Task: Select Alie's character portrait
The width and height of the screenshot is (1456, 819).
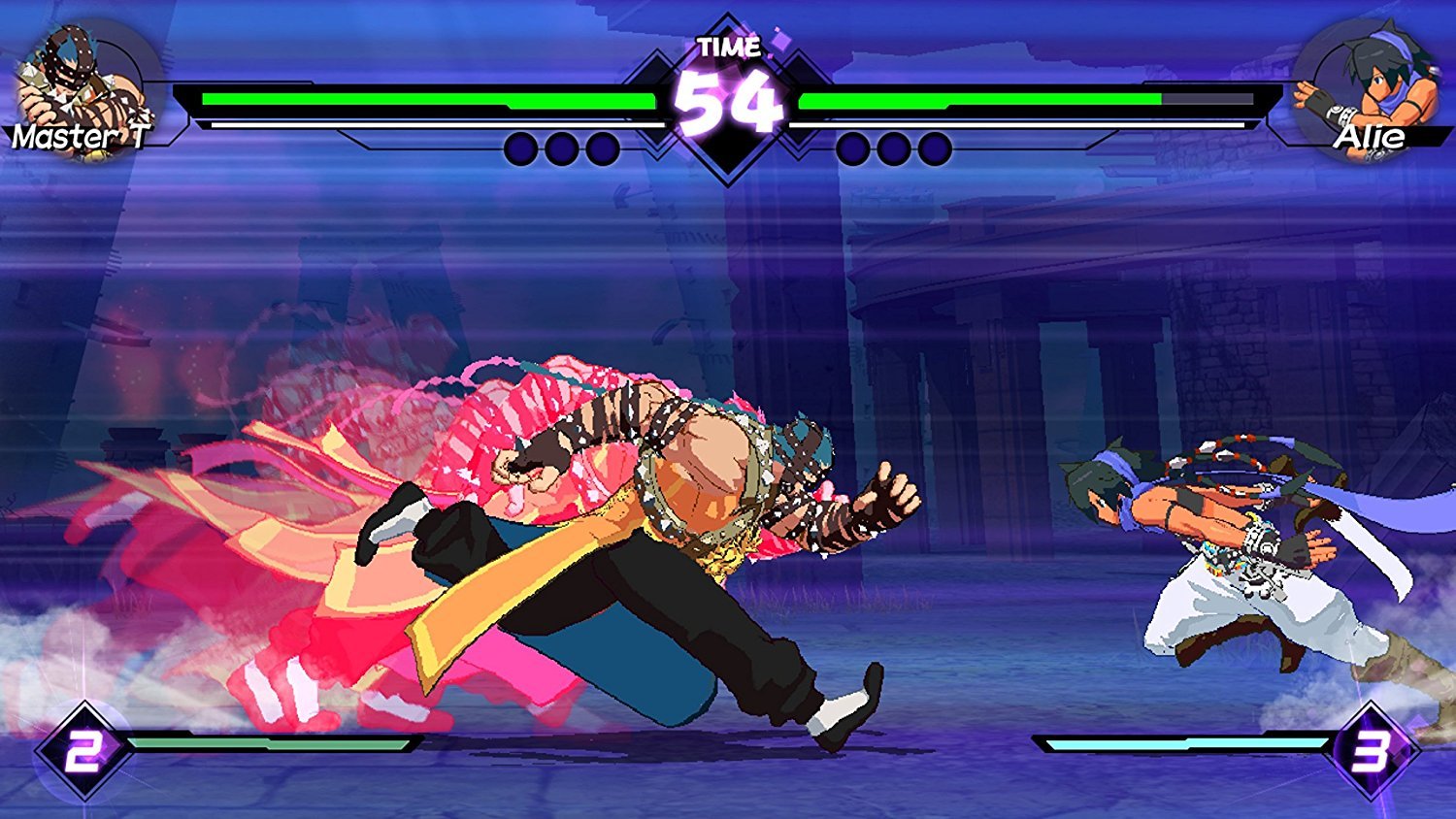Action: coord(1371,85)
